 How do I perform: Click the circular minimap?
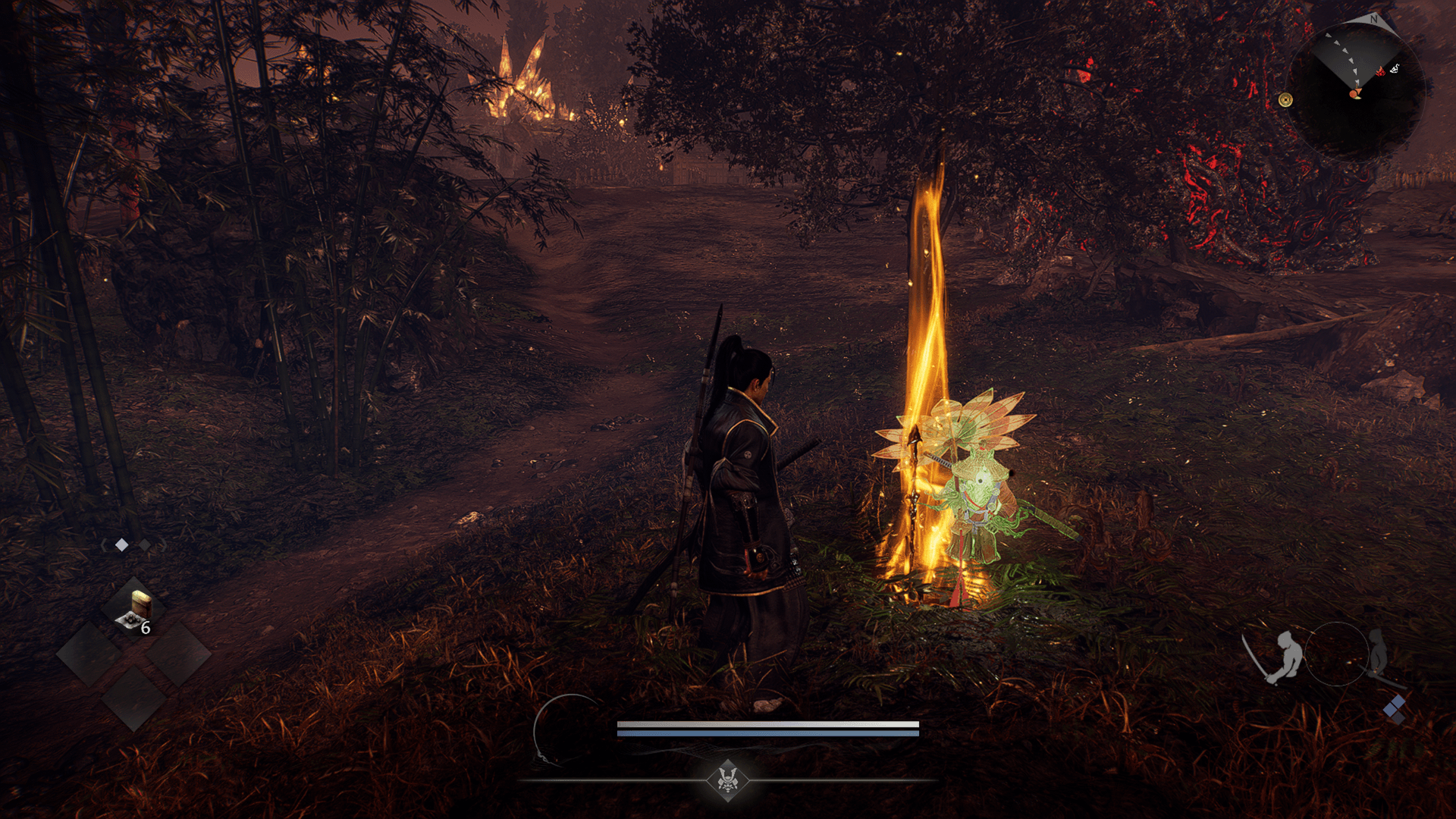(1356, 91)
